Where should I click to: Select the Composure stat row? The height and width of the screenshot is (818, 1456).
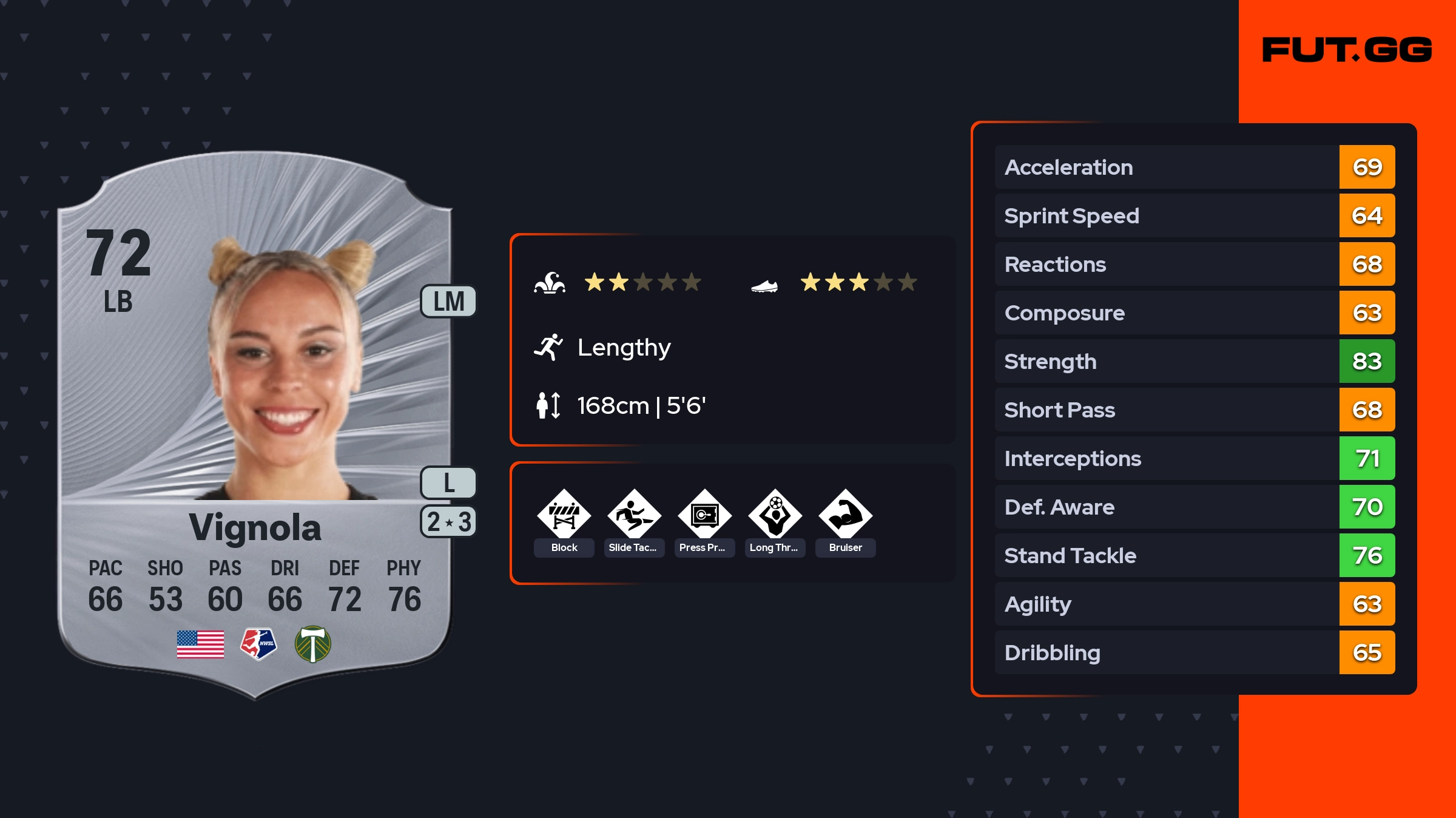pyautogui.click(x=1194, y=313)
